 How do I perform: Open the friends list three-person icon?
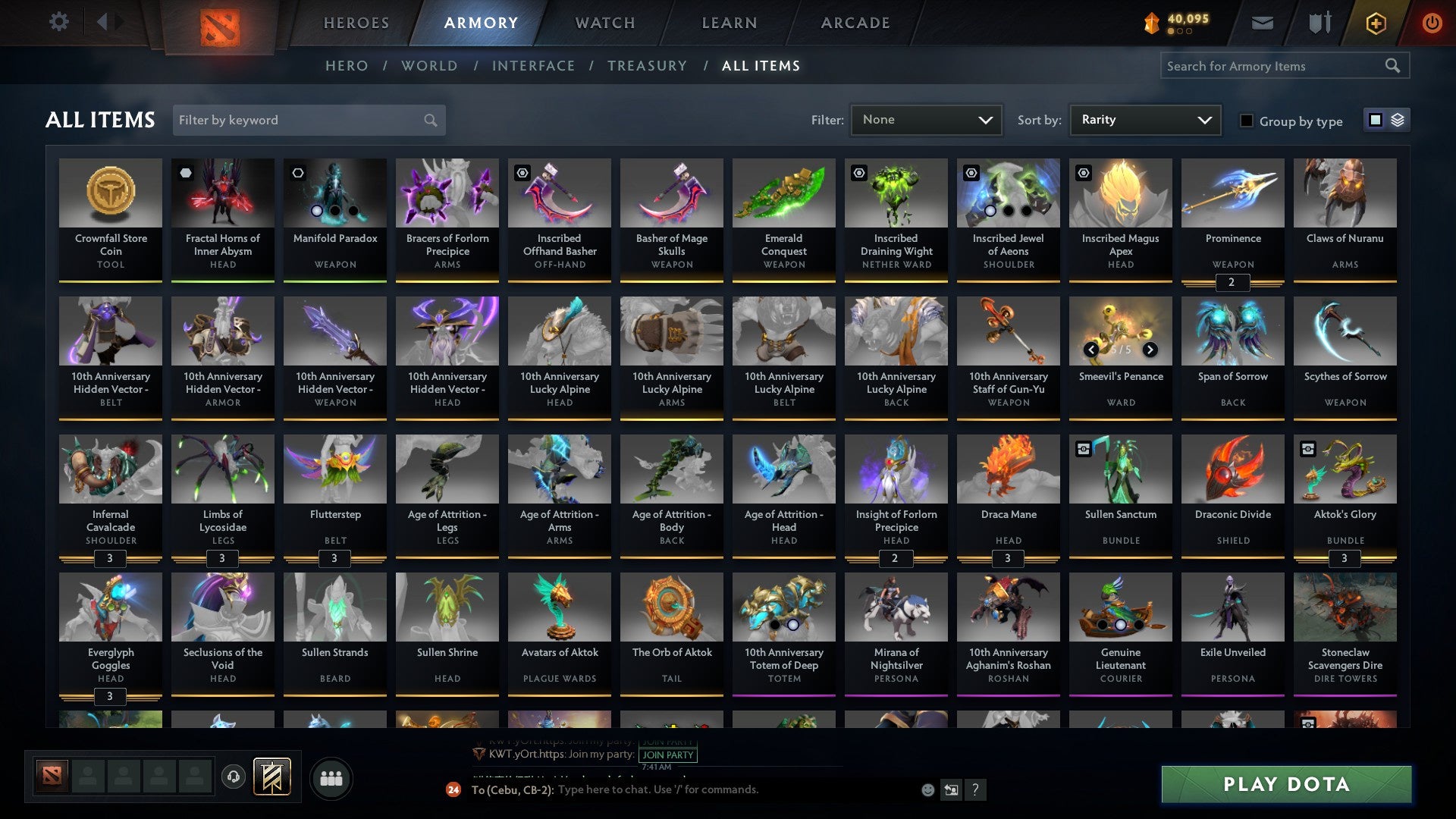point(331,777)
